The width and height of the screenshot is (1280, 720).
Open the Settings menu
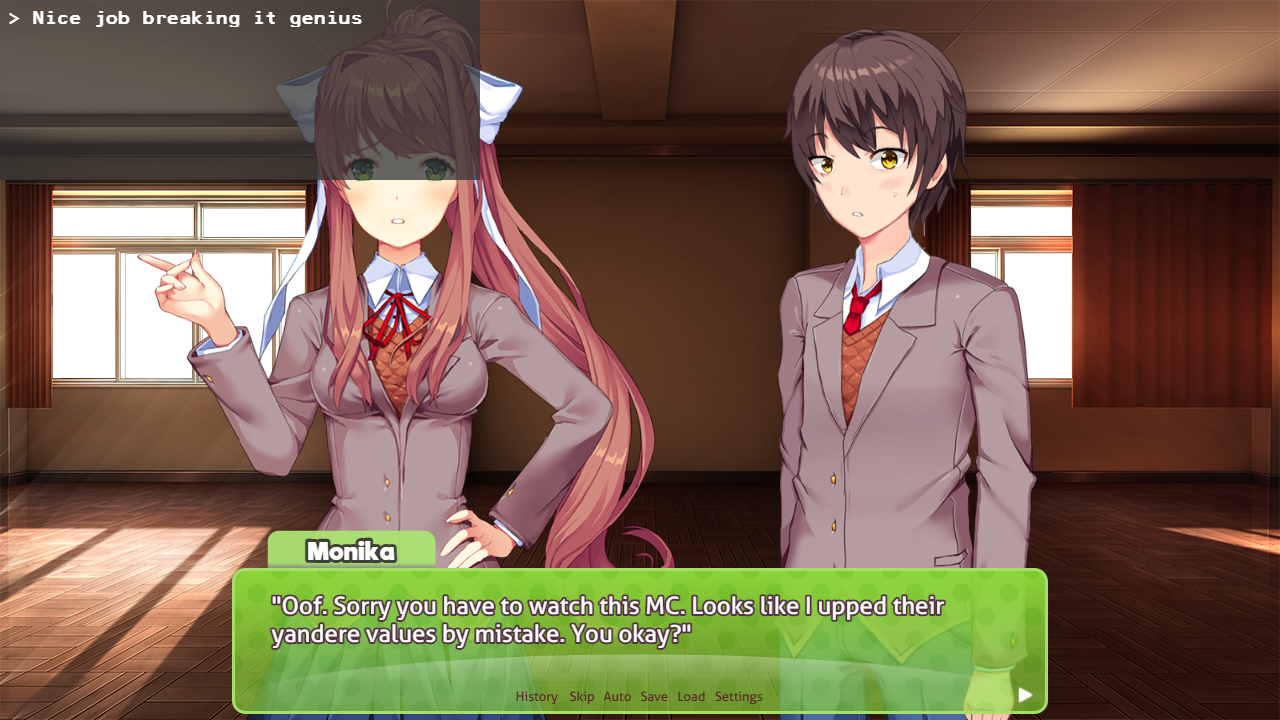[x=739, y=696]
